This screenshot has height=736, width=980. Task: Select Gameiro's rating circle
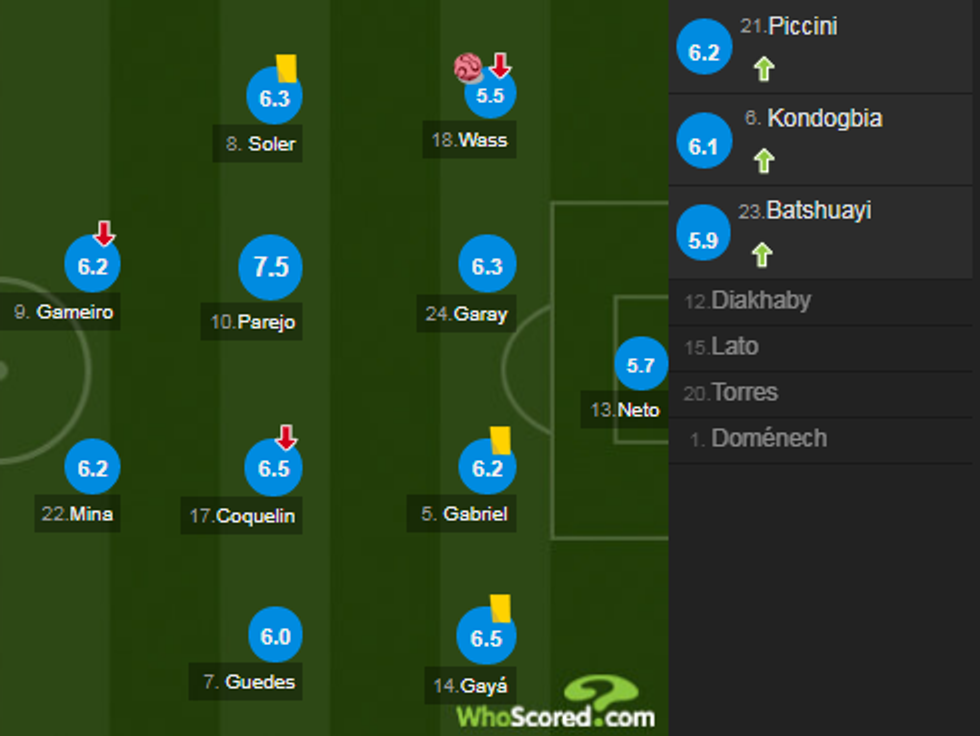tap(92, 267)
